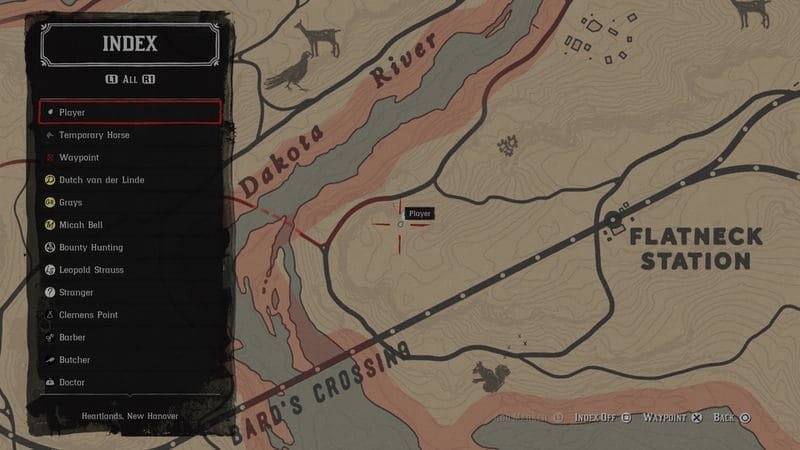Select the Stranger index entry
Viewport: 800px width, 450px height.
pos(130,292)
